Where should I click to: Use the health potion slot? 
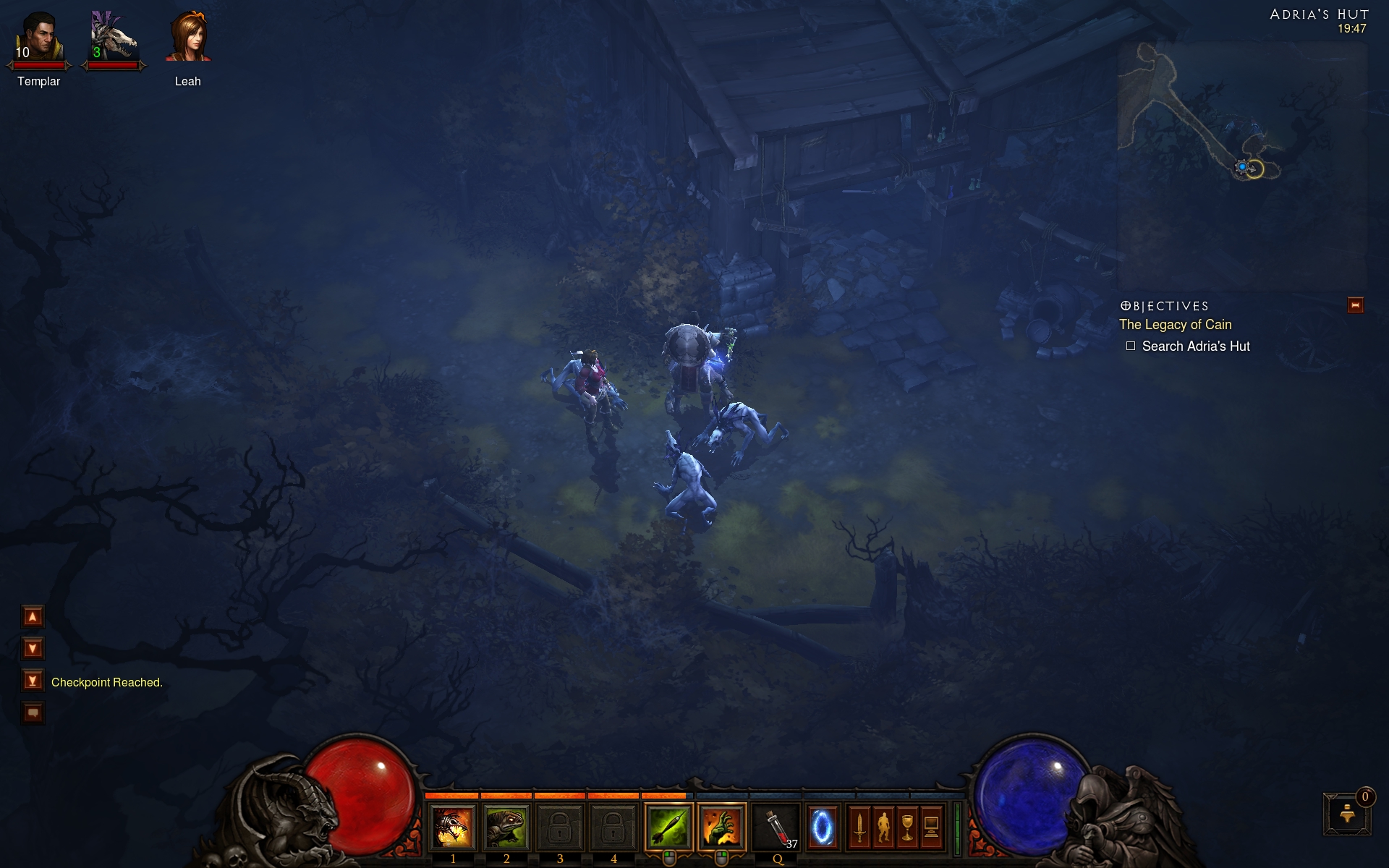click(777, 827)
